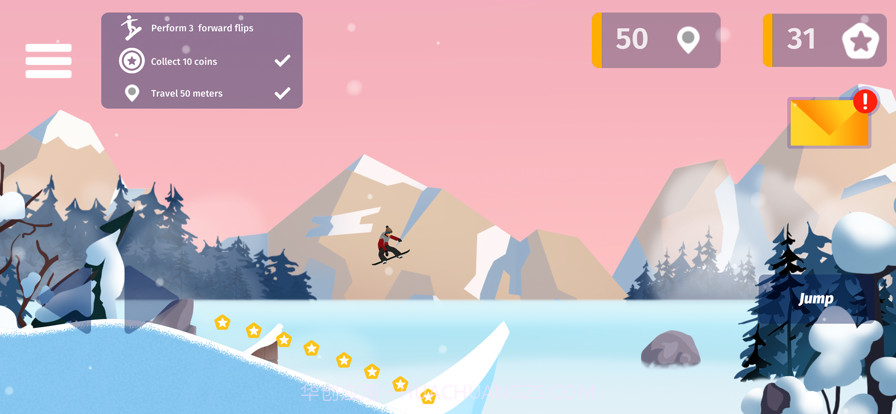
Task: Tap the Jump button
Action: coord(816,298)
